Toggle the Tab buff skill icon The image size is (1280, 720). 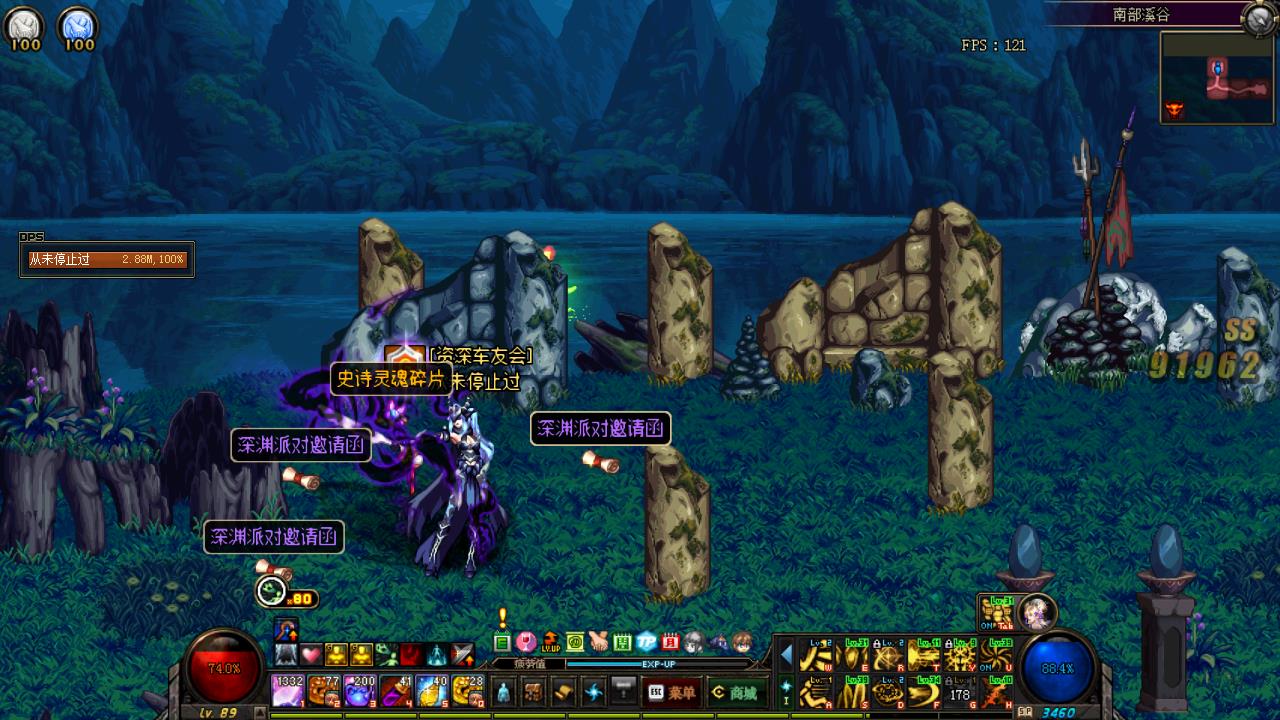(x=996, y=612)
